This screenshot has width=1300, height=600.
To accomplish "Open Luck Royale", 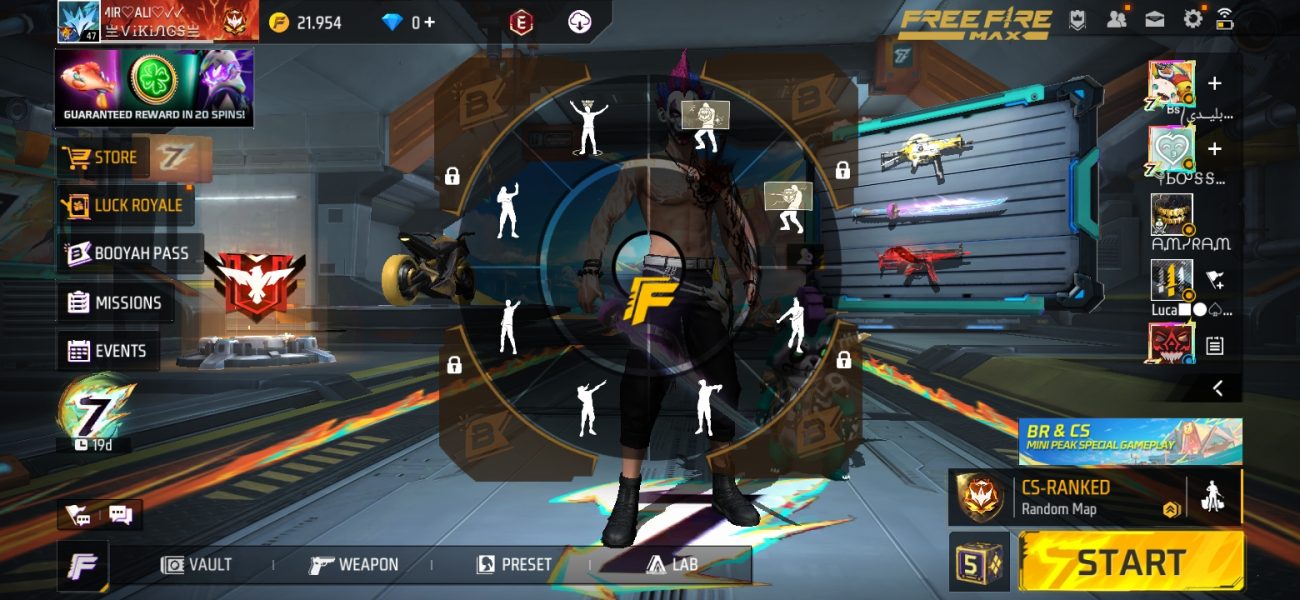I will [124, 205].
